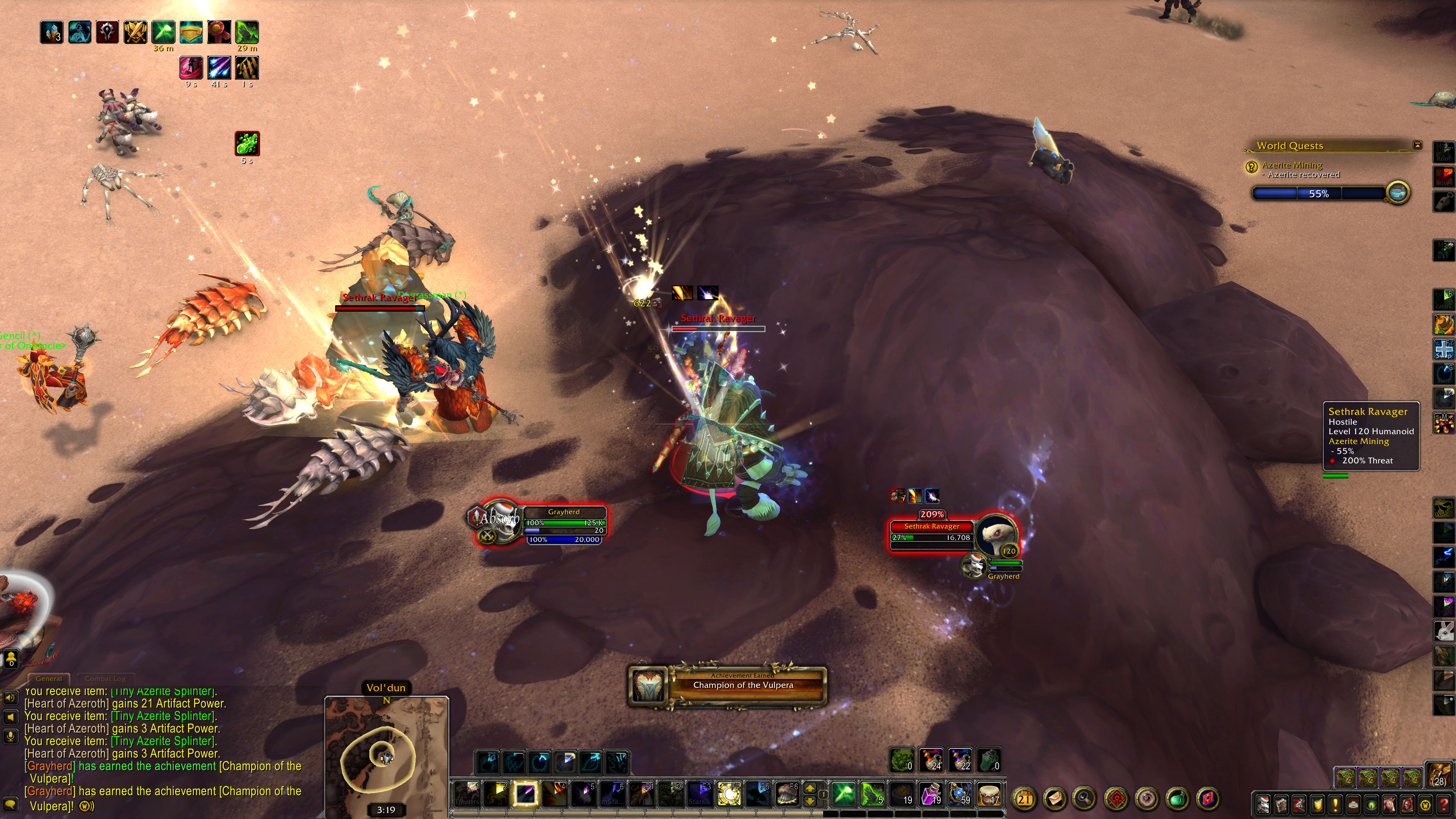Cast the glowing sun ability on F4
Image resolution: width=1456 pixels, height=819 pixels.
click(x=728, y=794)
